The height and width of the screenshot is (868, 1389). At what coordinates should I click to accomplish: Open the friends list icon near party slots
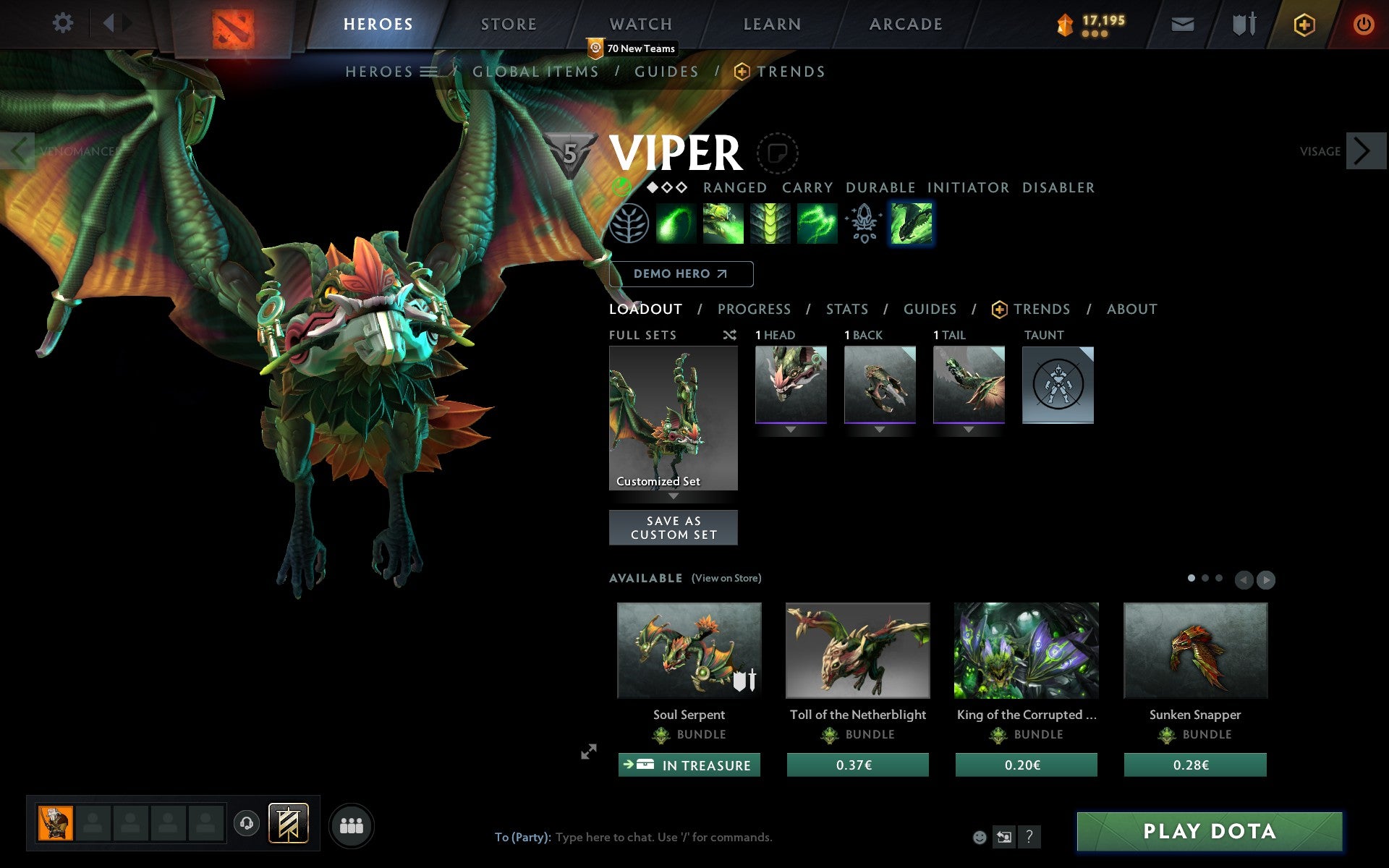tap(352, 825)
